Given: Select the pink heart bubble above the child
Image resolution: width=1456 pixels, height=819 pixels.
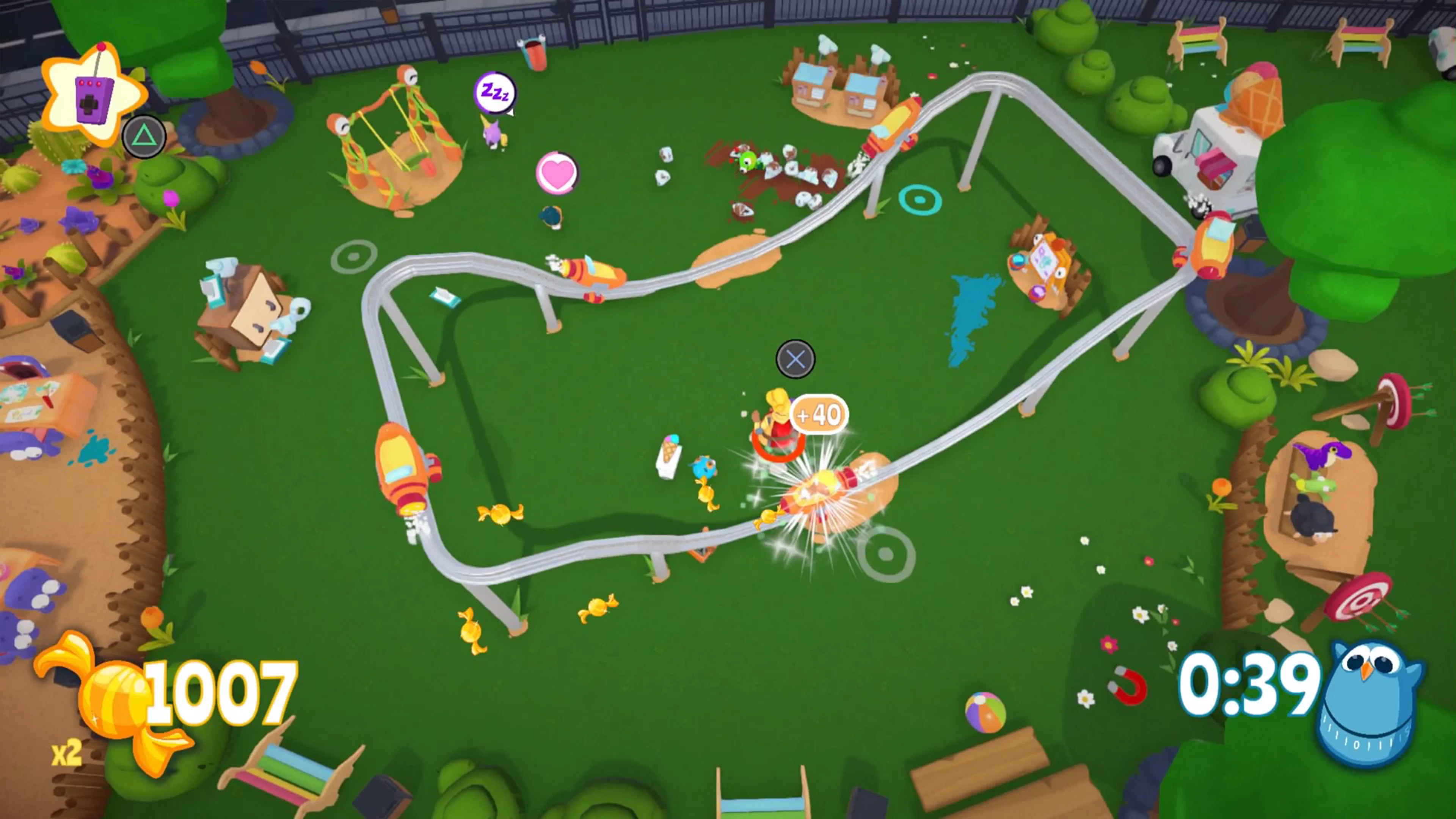Looking at the screenshot, I should point(557,171).
